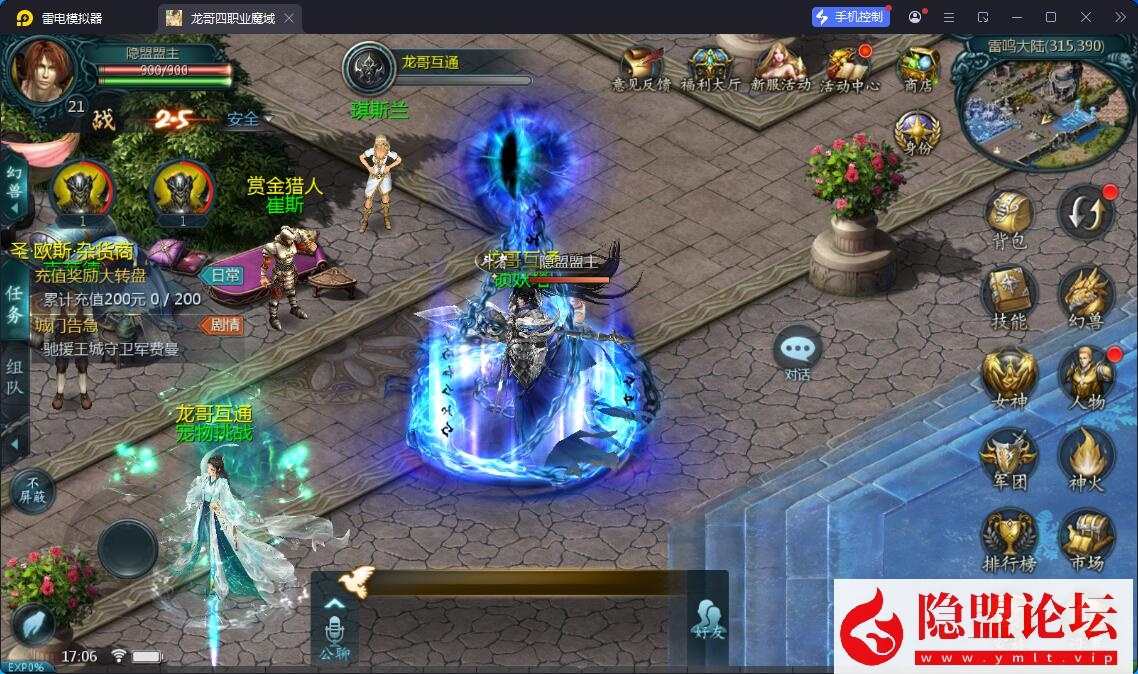Click the 对话 talk bubble button
The height and width of the screenshot is (674, 1138).
(x=797, y=353)
